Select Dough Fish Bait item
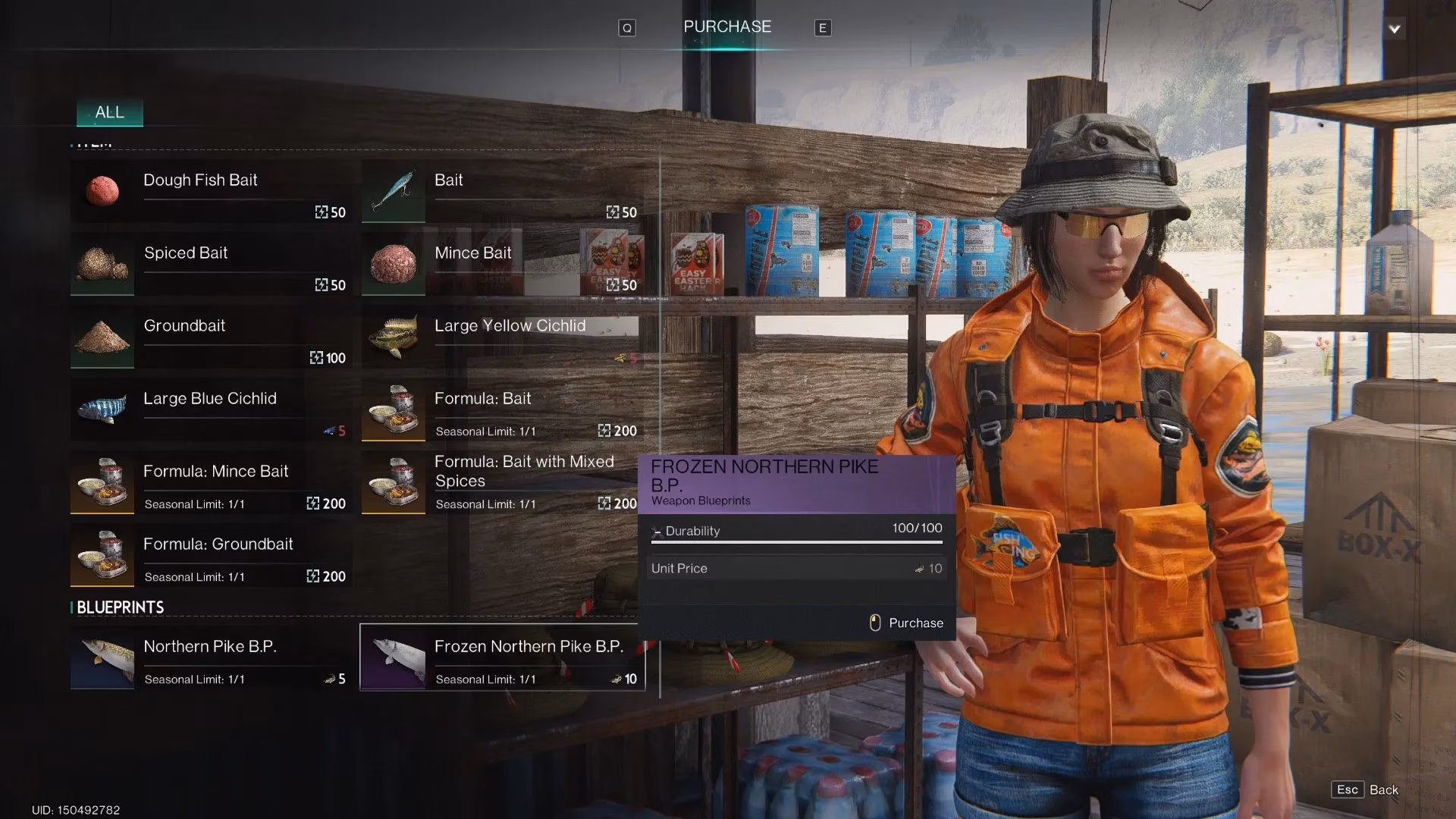The width and height of the screenshot is (1456, 819). tap(211, 190)
